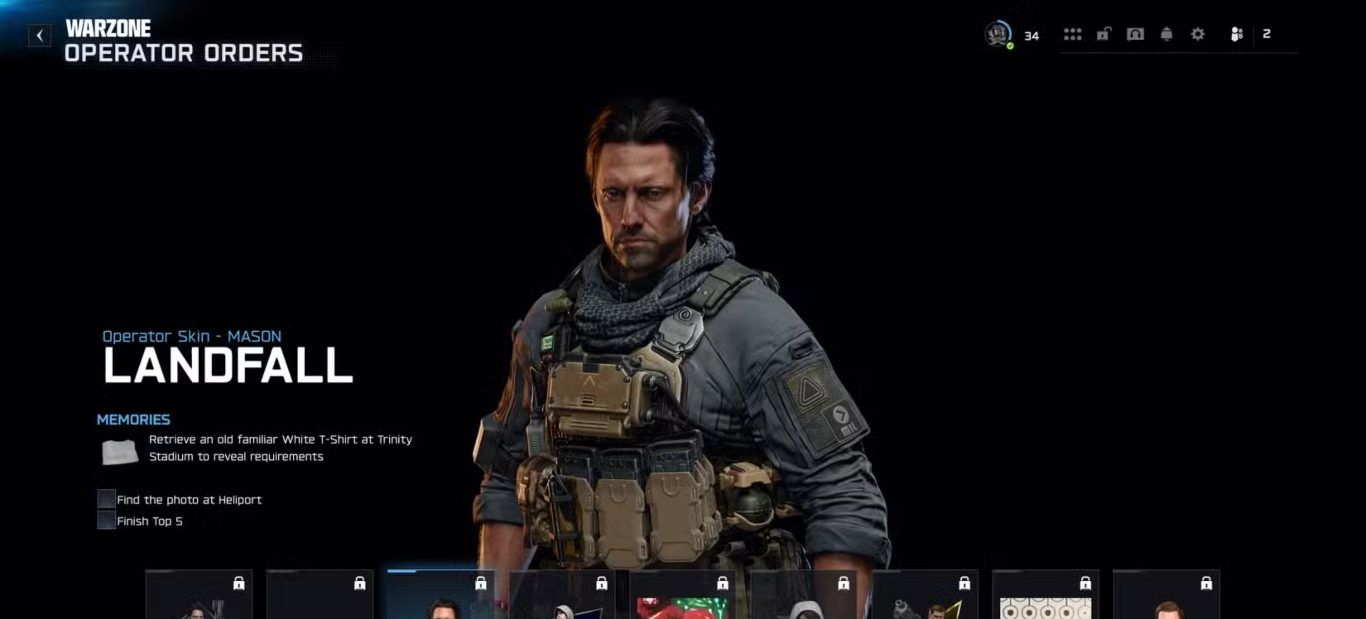Open settings with the gear icon
This screenshot has height=619, width=1366.
click(1197, 35)
